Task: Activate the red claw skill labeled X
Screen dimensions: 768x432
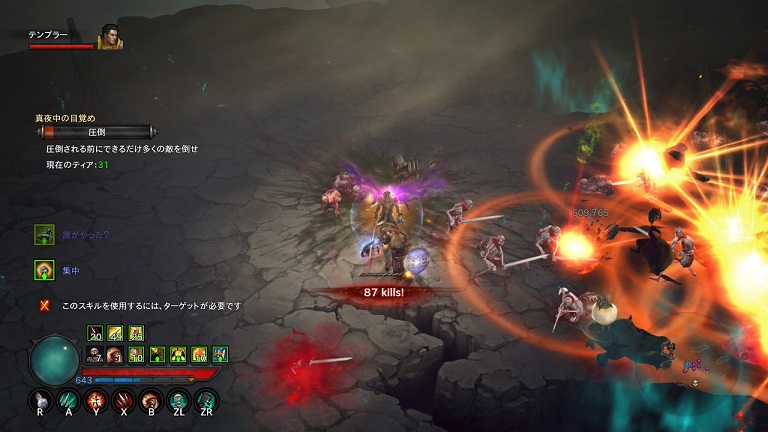Action: tap(124, 401)
